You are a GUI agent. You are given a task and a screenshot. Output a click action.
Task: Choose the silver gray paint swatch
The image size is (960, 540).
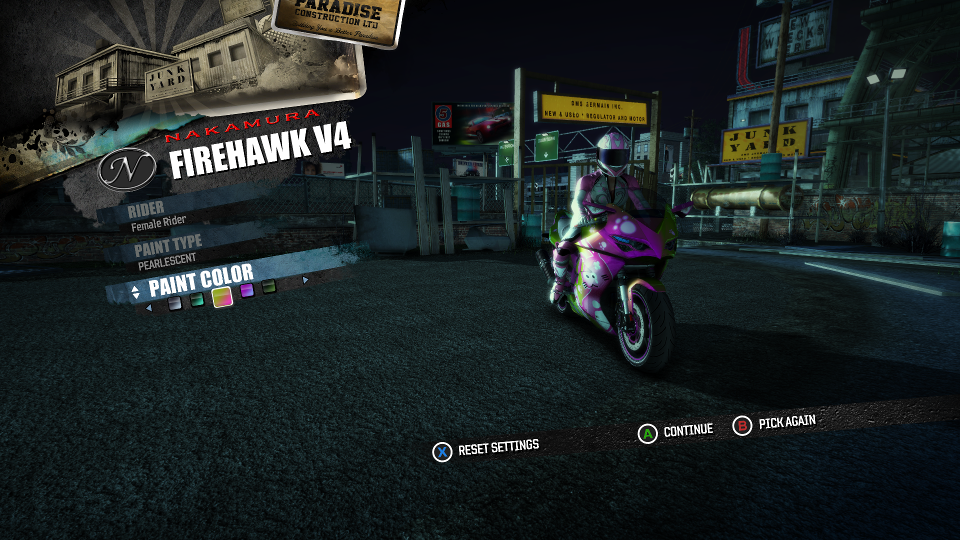coord(176,304)
